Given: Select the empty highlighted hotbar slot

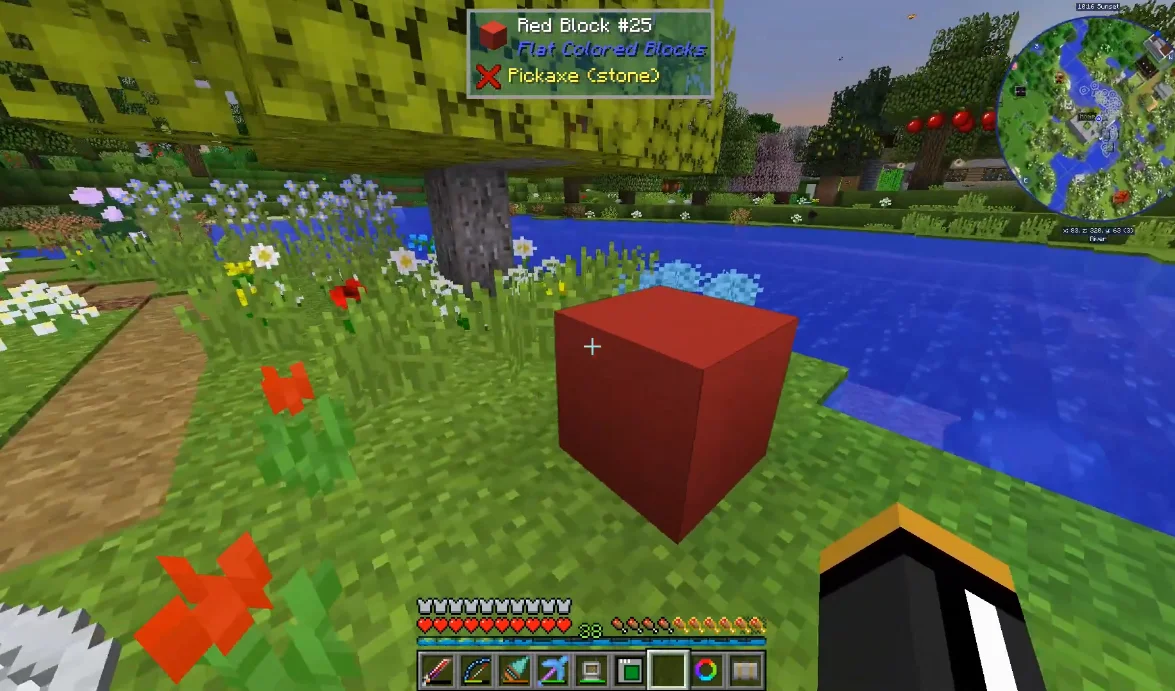Looking at the screenshot, I should [668, 669].
